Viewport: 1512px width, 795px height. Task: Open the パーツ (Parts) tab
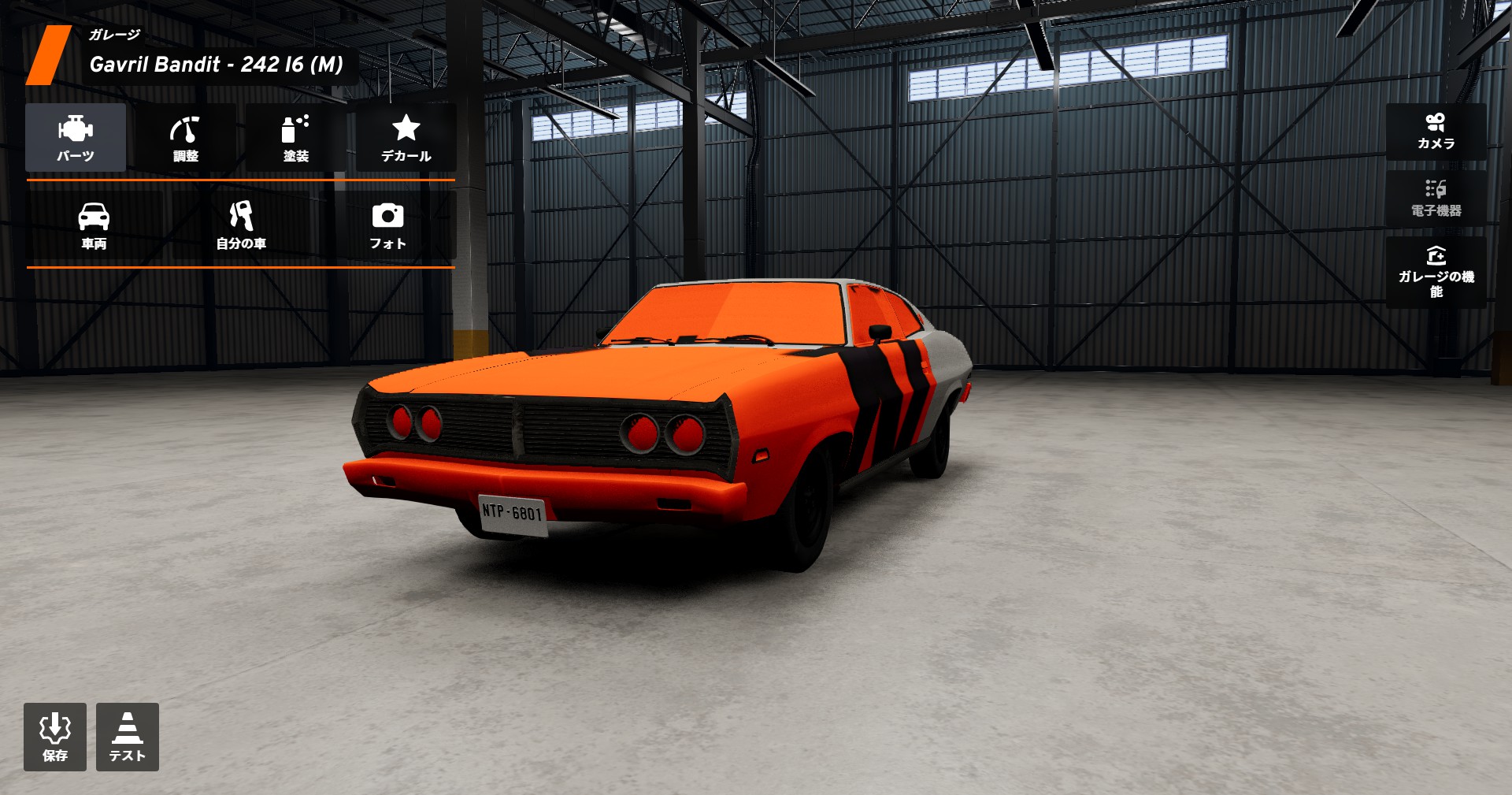point(76,138)
